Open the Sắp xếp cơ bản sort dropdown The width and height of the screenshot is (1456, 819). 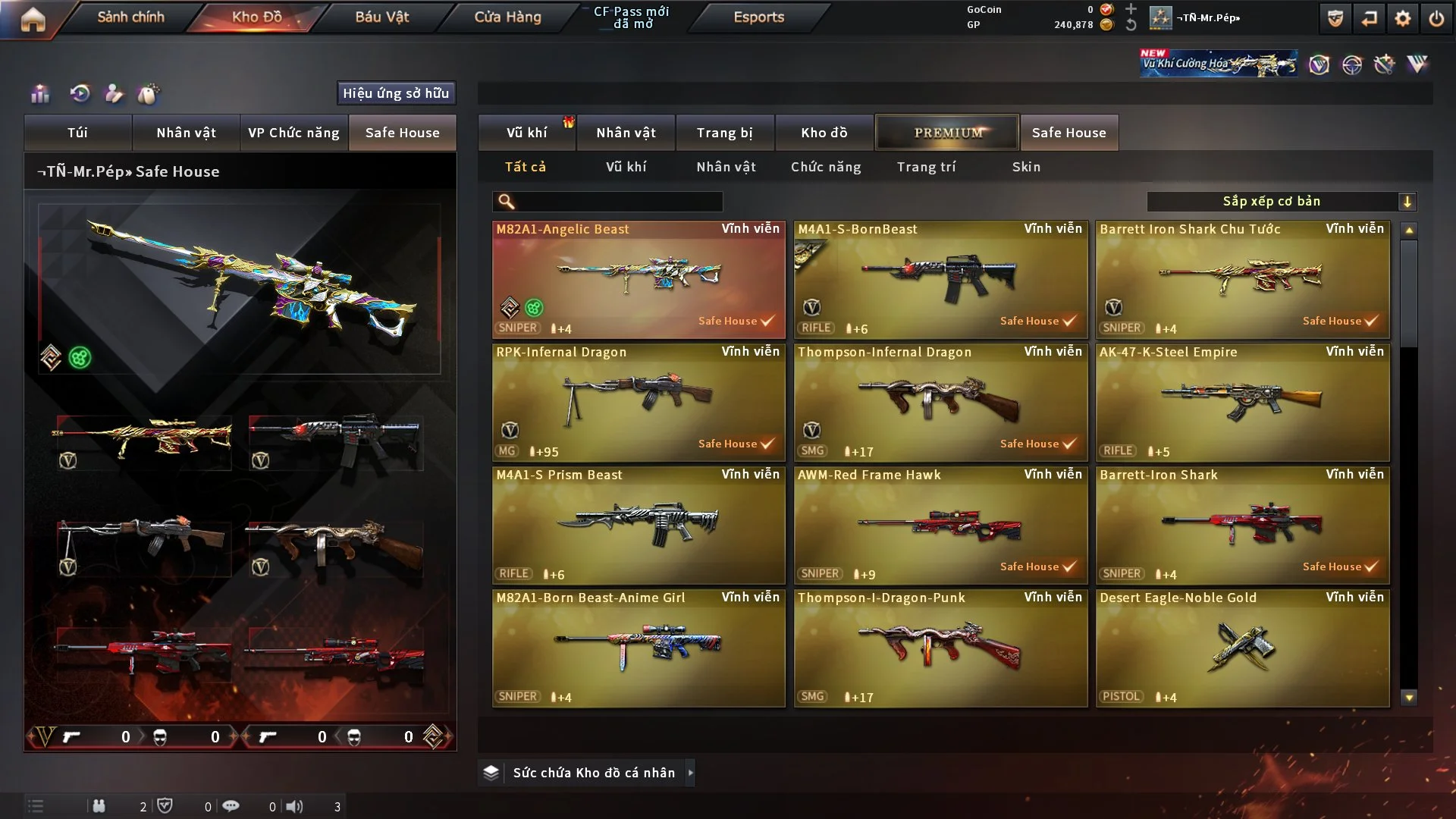[1282, 201]
